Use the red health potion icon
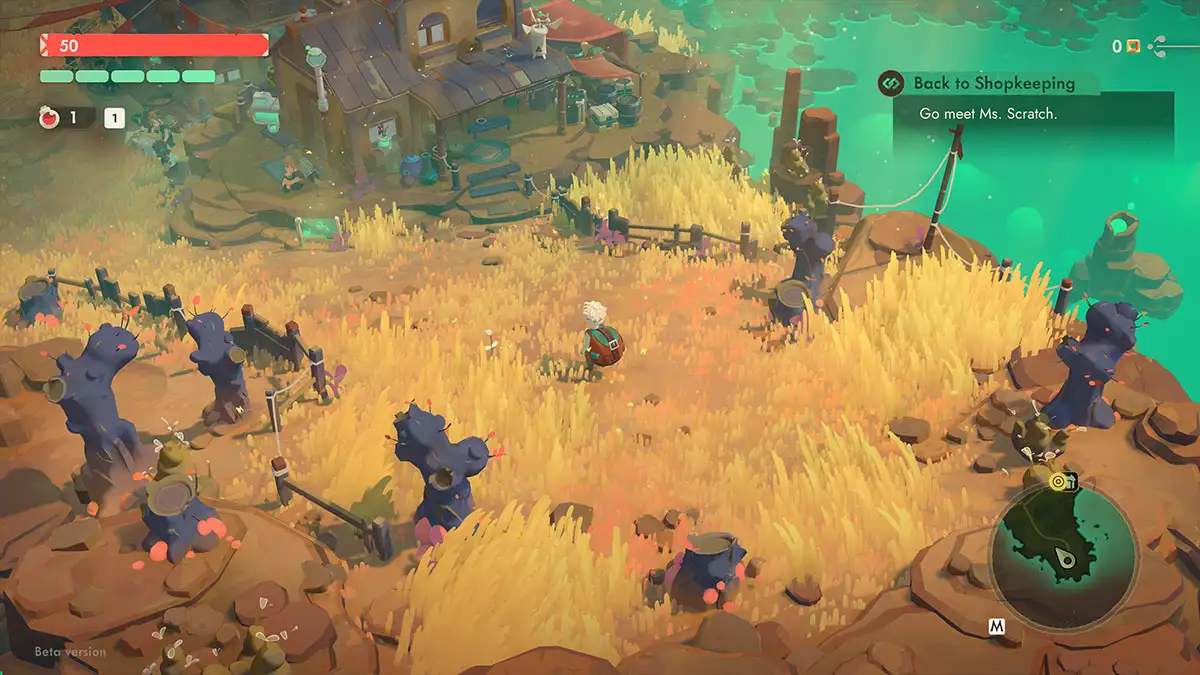The width and height of the screenshot is (1200, 675). (47, 118)
